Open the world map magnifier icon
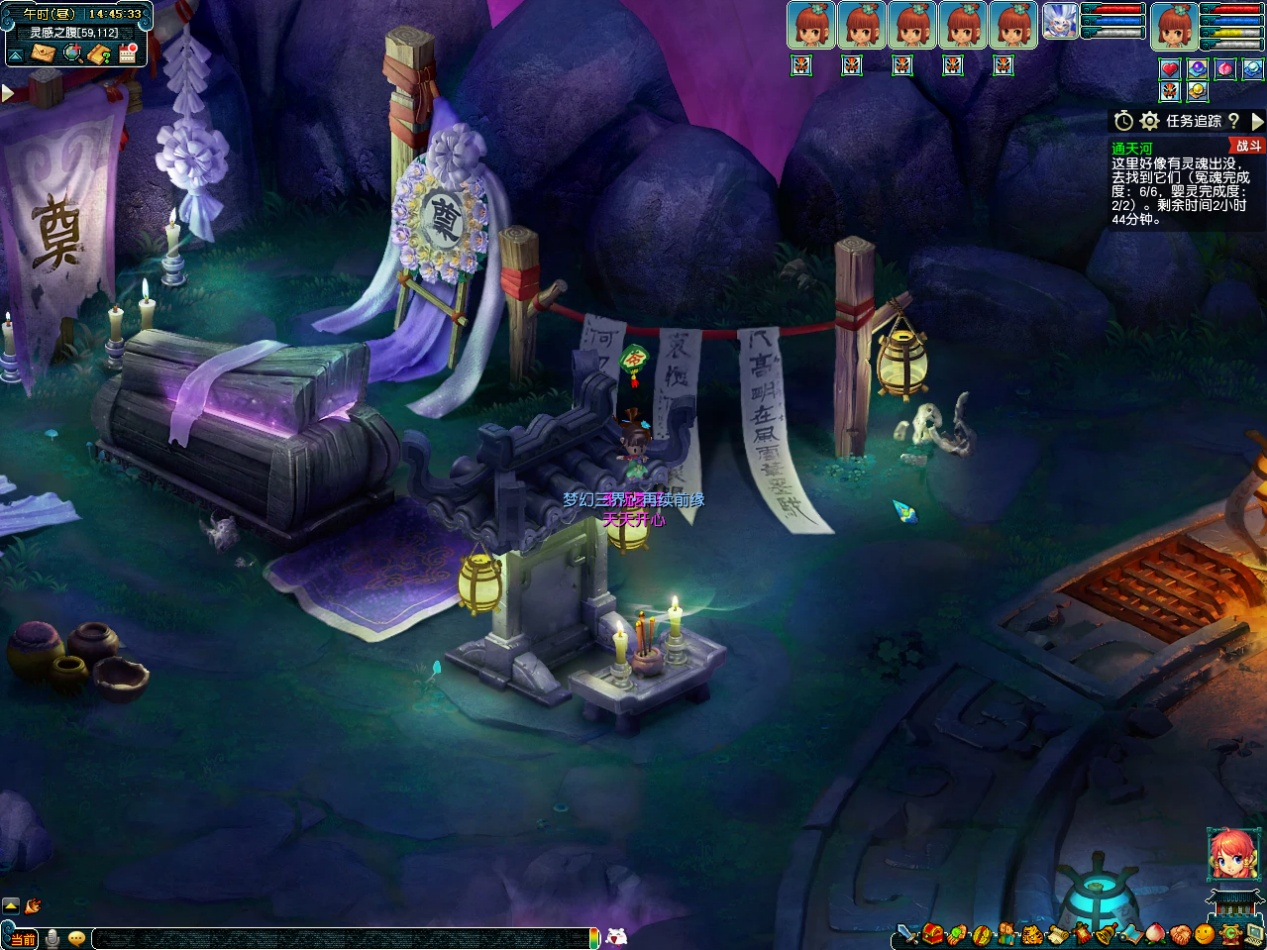 coord(72,53)
